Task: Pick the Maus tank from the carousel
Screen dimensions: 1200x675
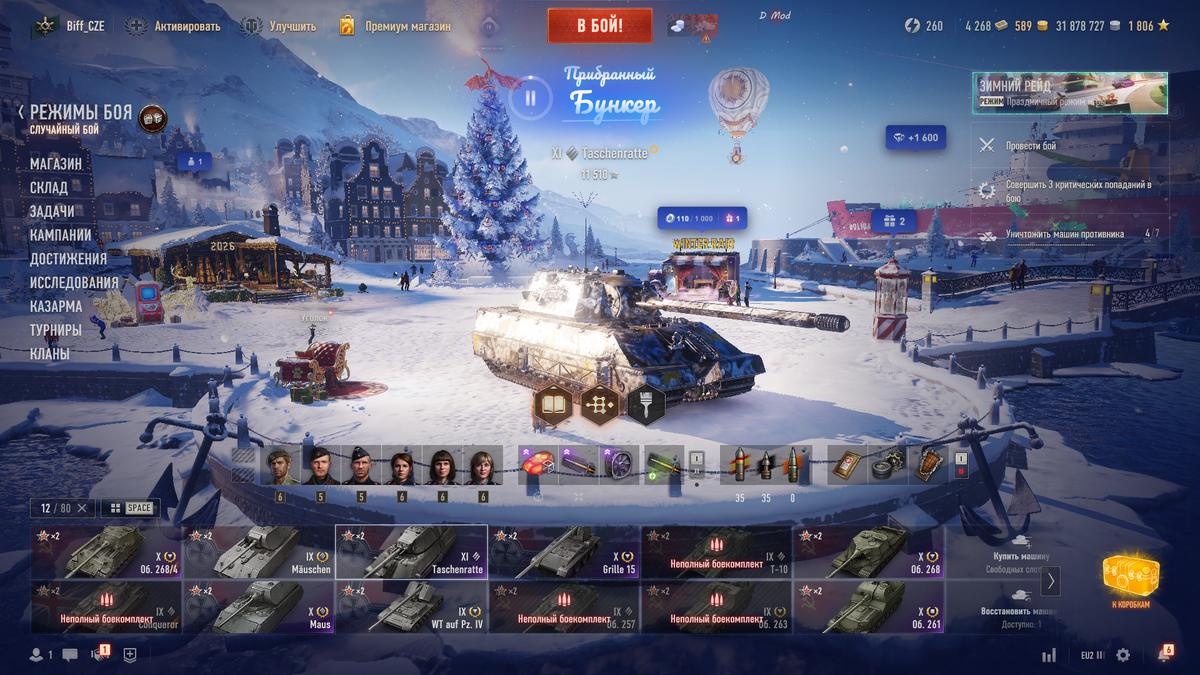Action: [258, 607]
